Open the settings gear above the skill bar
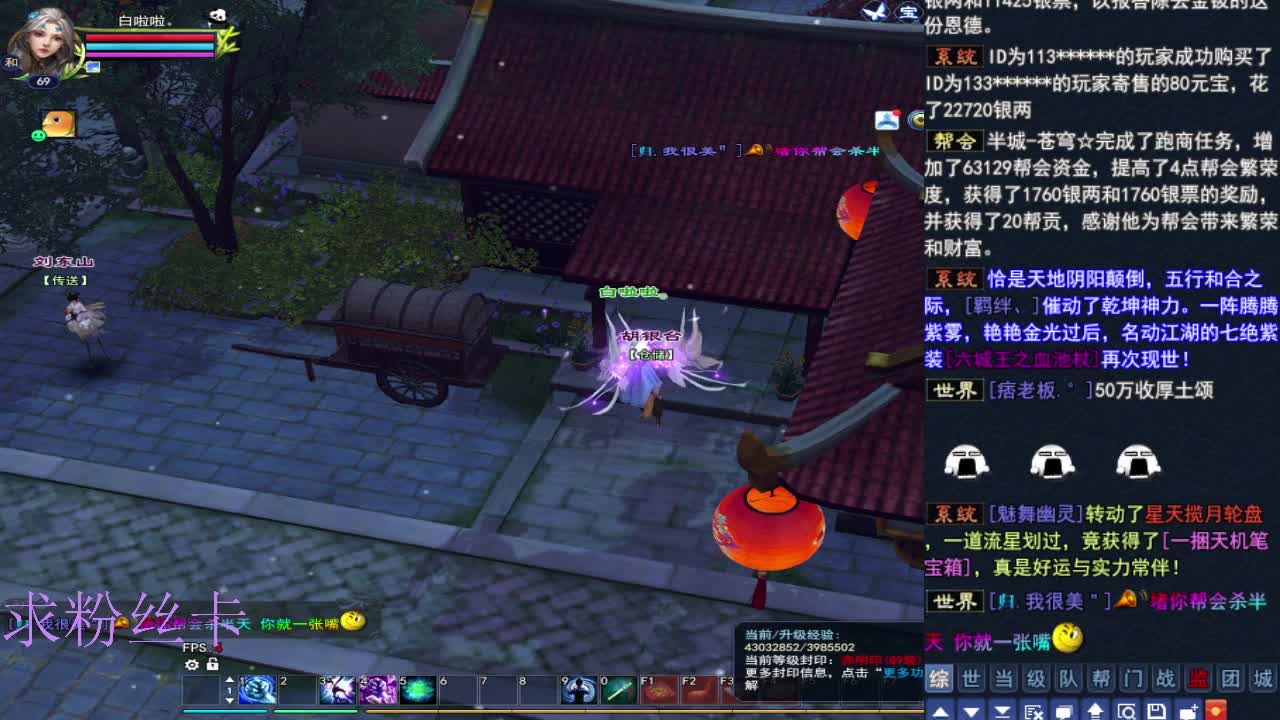The height and width of the screenshot is (720, 1280). 191,665
